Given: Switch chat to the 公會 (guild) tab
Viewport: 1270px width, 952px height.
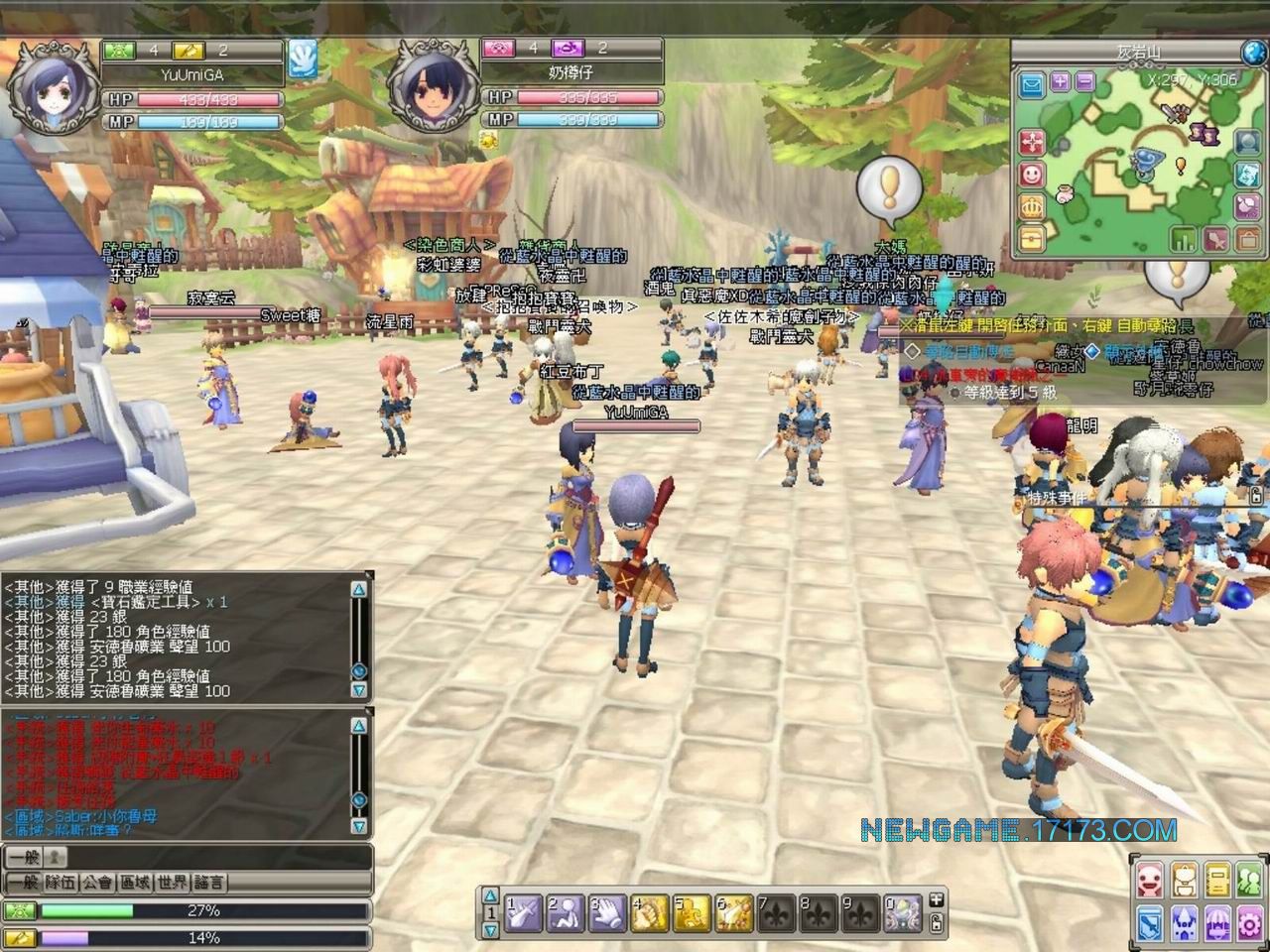Looking at the screenshot, I should 97,882.
